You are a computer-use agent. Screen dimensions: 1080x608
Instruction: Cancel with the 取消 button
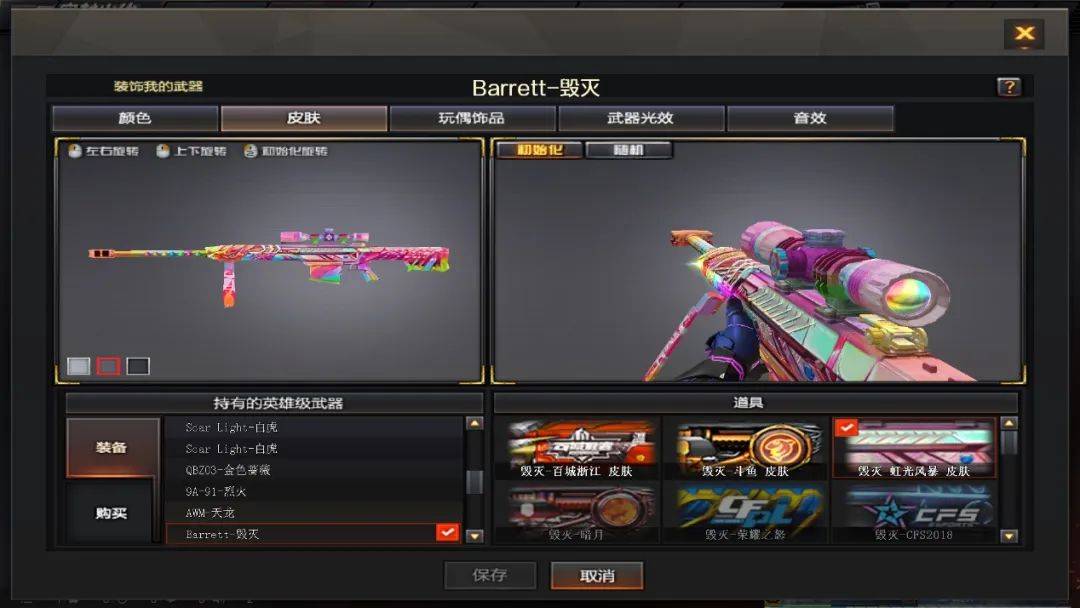(597, 575)
